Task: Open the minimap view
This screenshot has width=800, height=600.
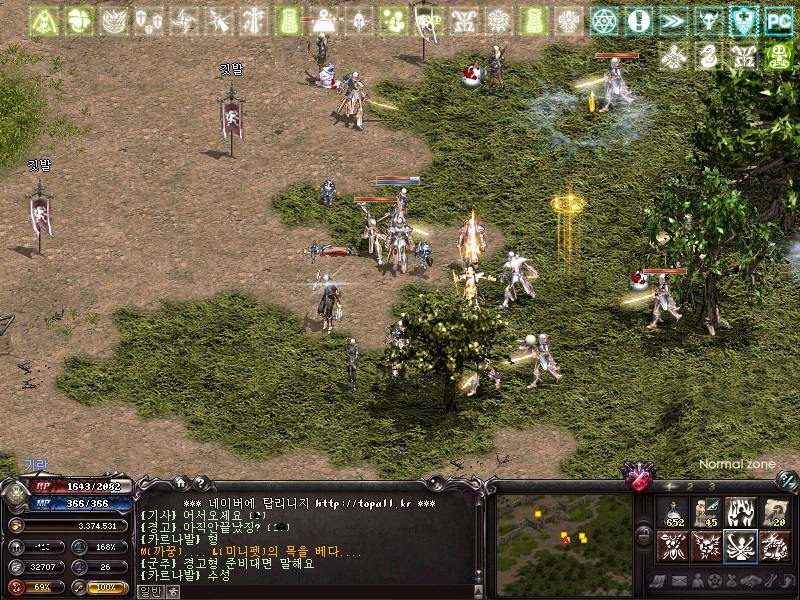Action: 565,533
